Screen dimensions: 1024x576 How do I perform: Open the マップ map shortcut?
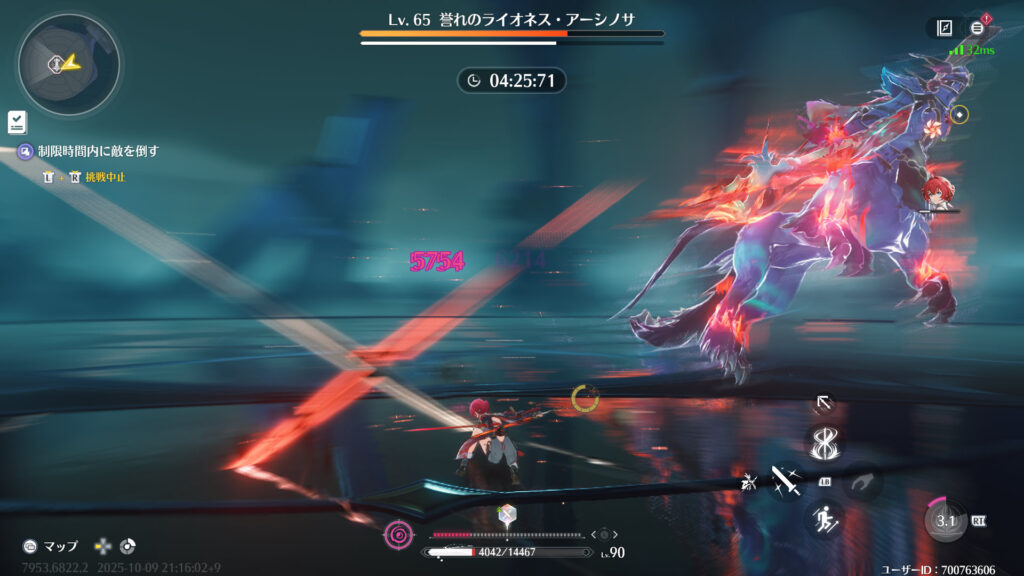click(50, 546)
